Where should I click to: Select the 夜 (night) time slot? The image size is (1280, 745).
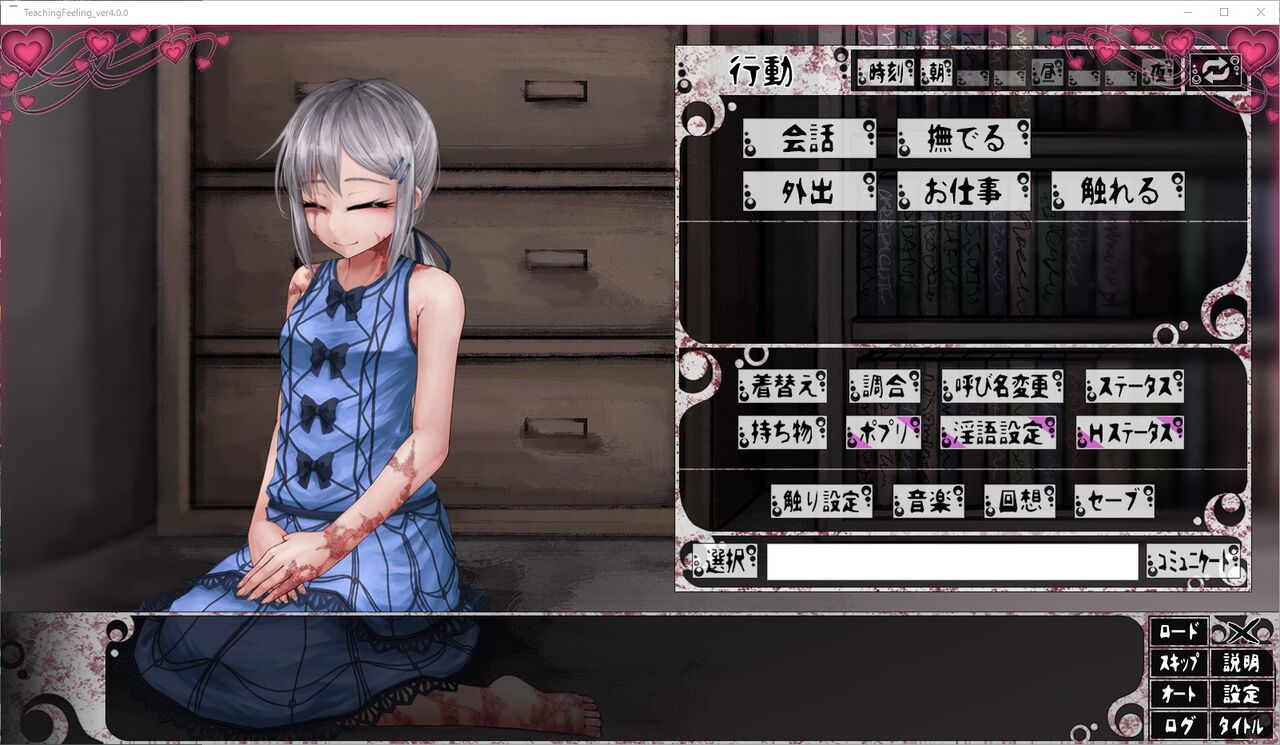1158,73
